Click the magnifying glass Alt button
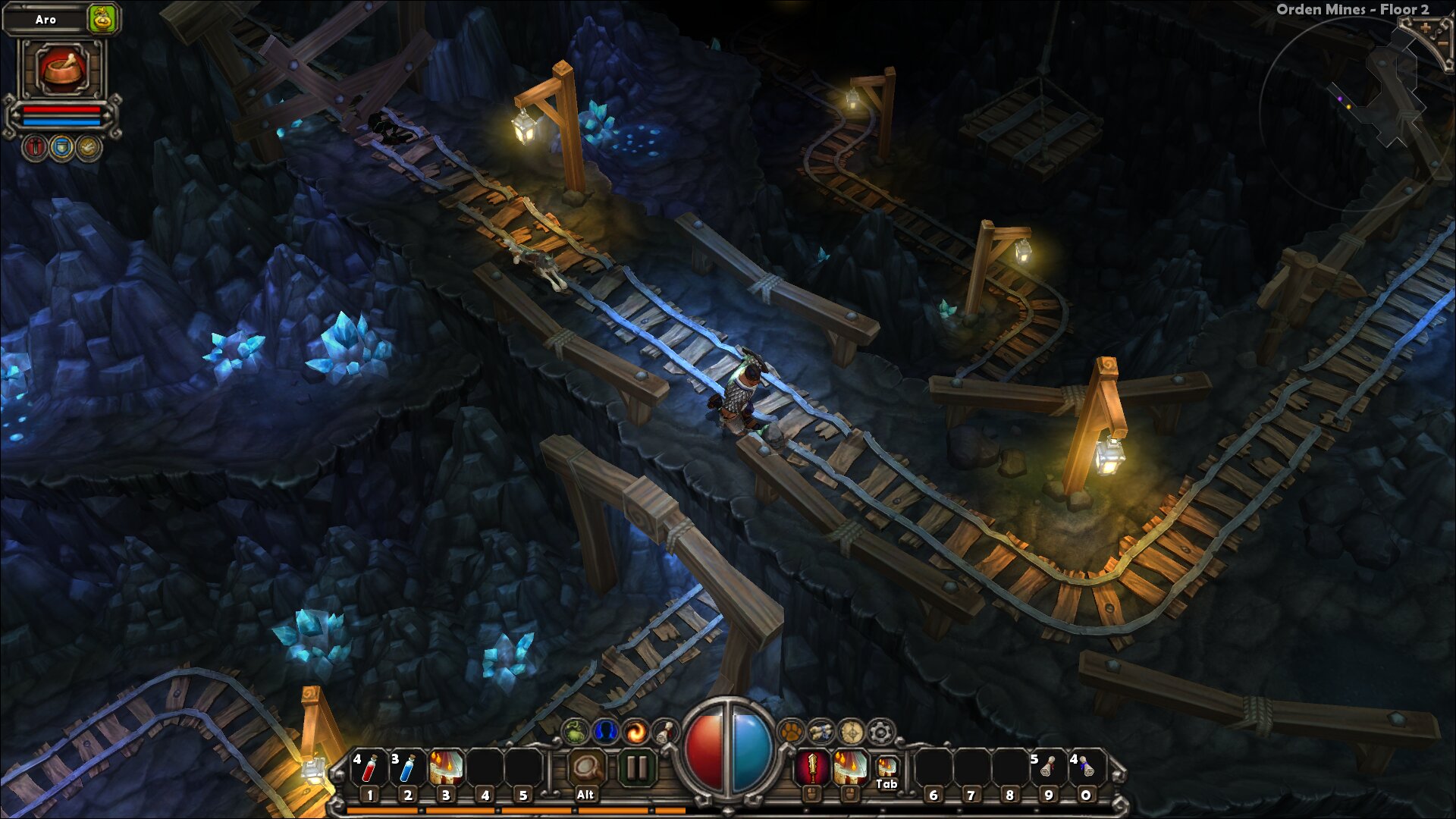This screenshot has height=819, width=1456. point(585,768)
